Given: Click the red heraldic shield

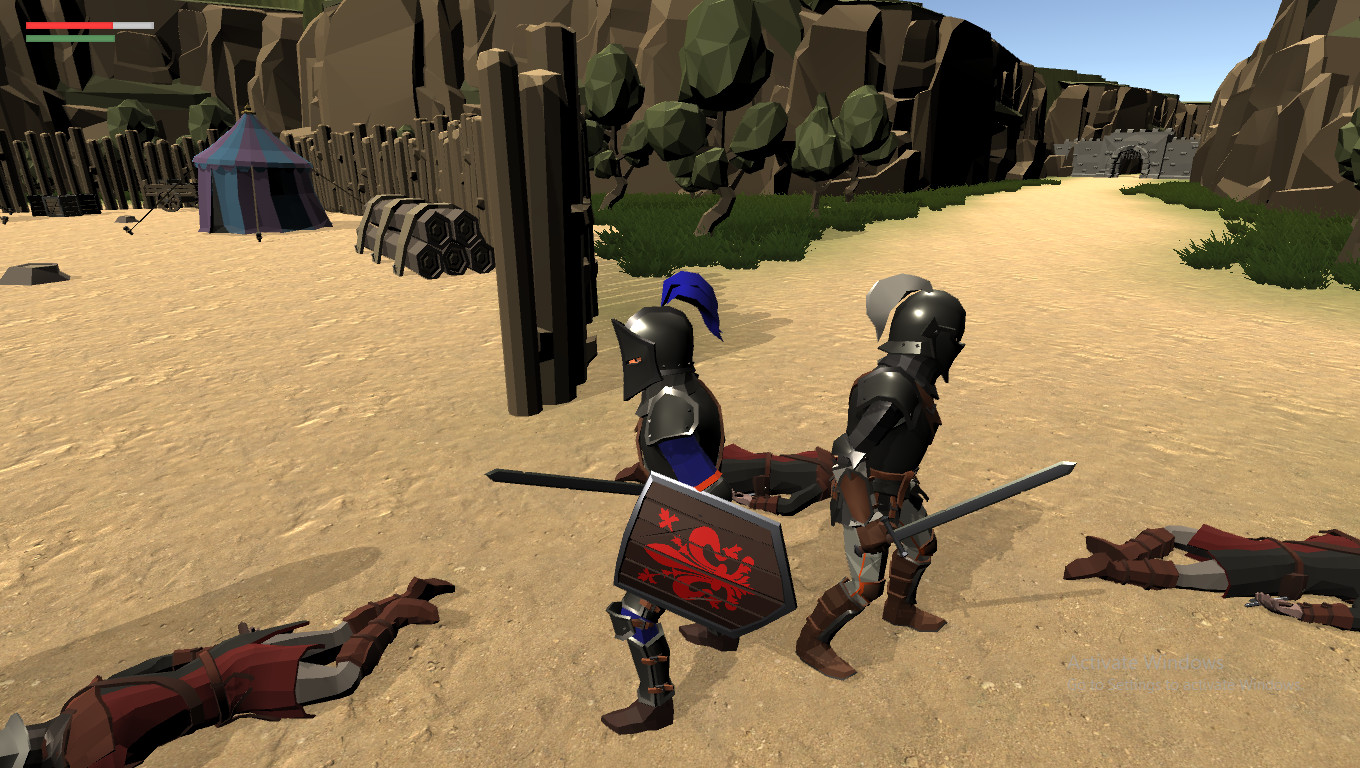Looking at the screenshot, I should 700,550.
